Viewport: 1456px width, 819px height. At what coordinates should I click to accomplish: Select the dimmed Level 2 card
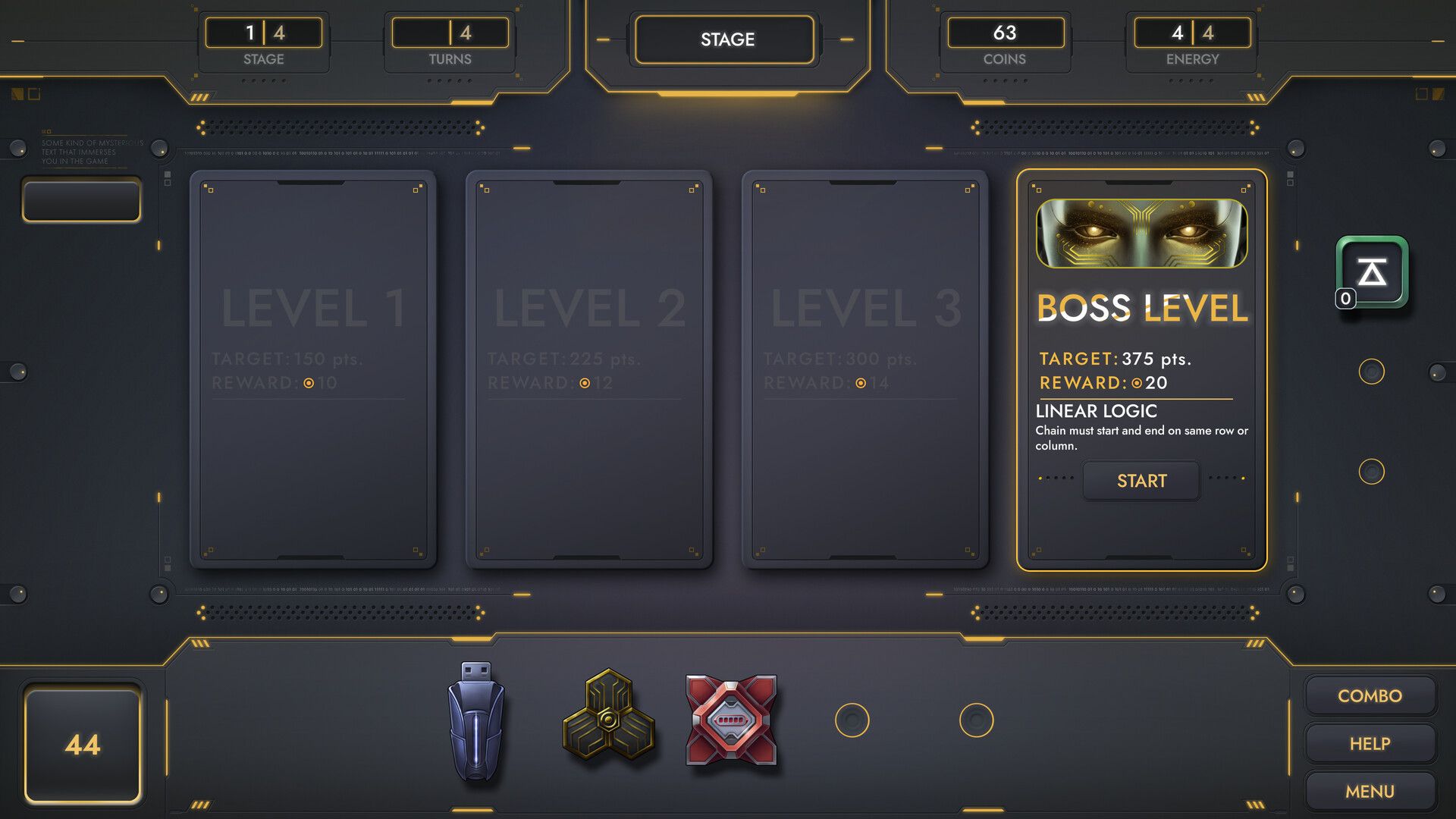[x=588, y=369]
